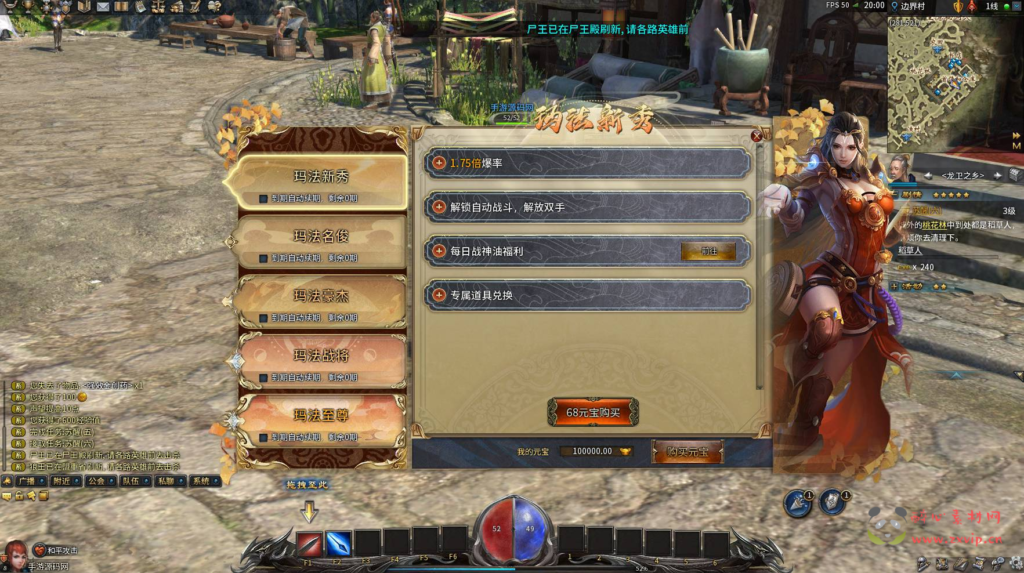Show the 玛法至尊 tier tab
The width and height of the screenshot is (1024, 573).
coord(320,415)
